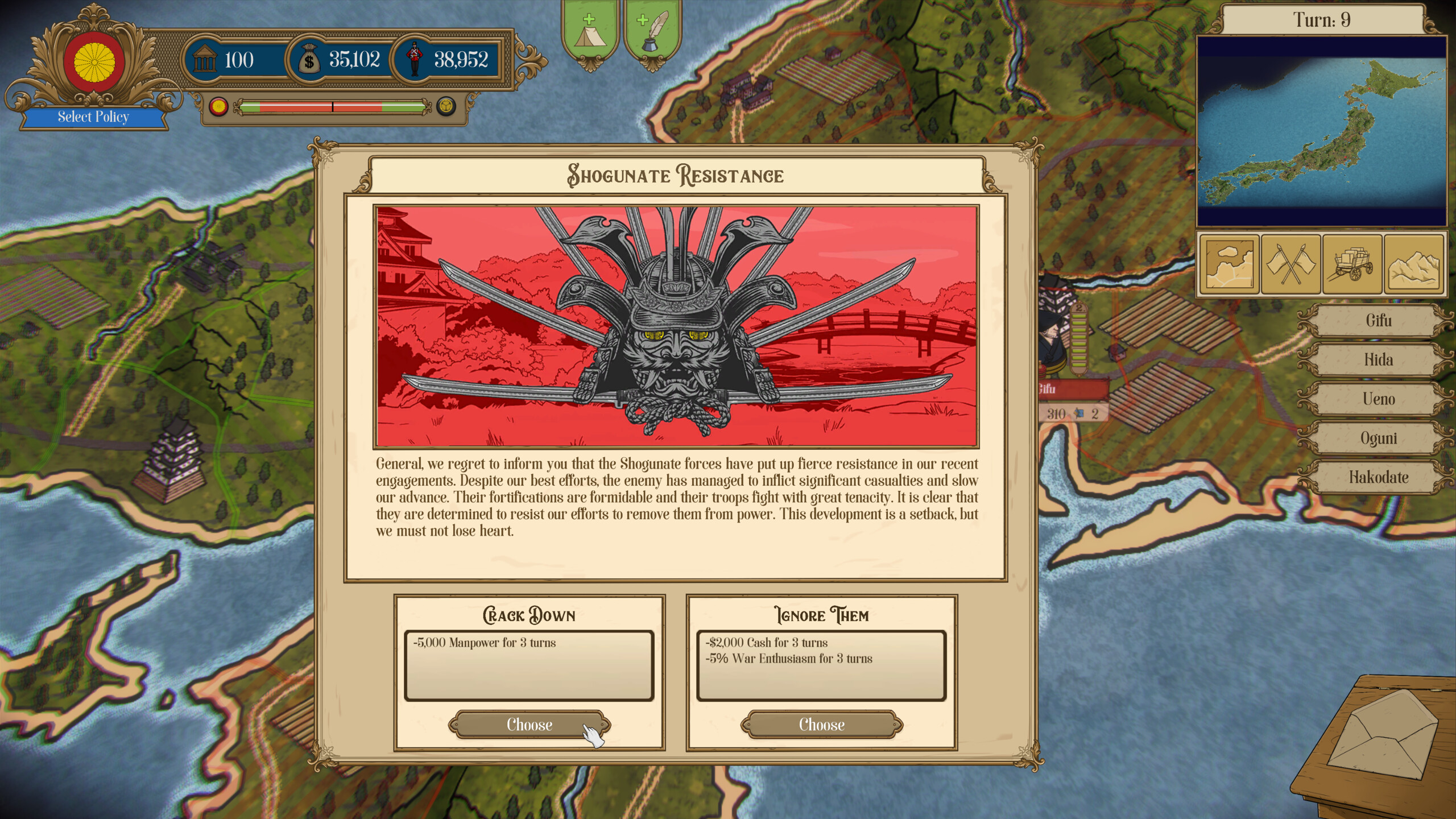
Task: Adjust the war support balance bar
Action: click(x=332, y=106)
